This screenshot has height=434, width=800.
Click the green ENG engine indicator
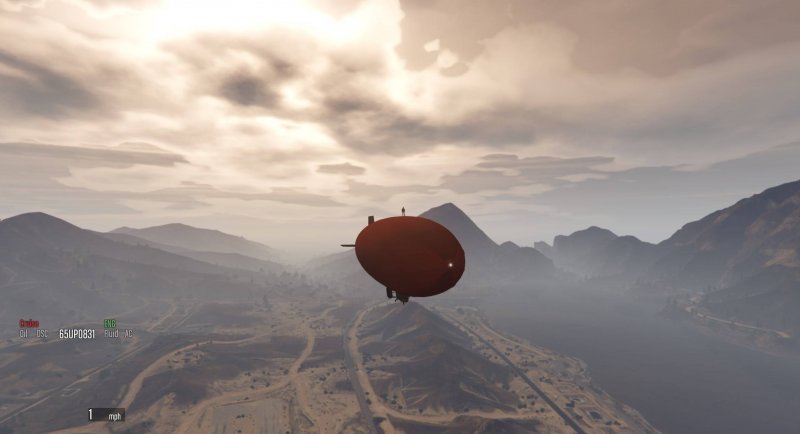point(110,324)
